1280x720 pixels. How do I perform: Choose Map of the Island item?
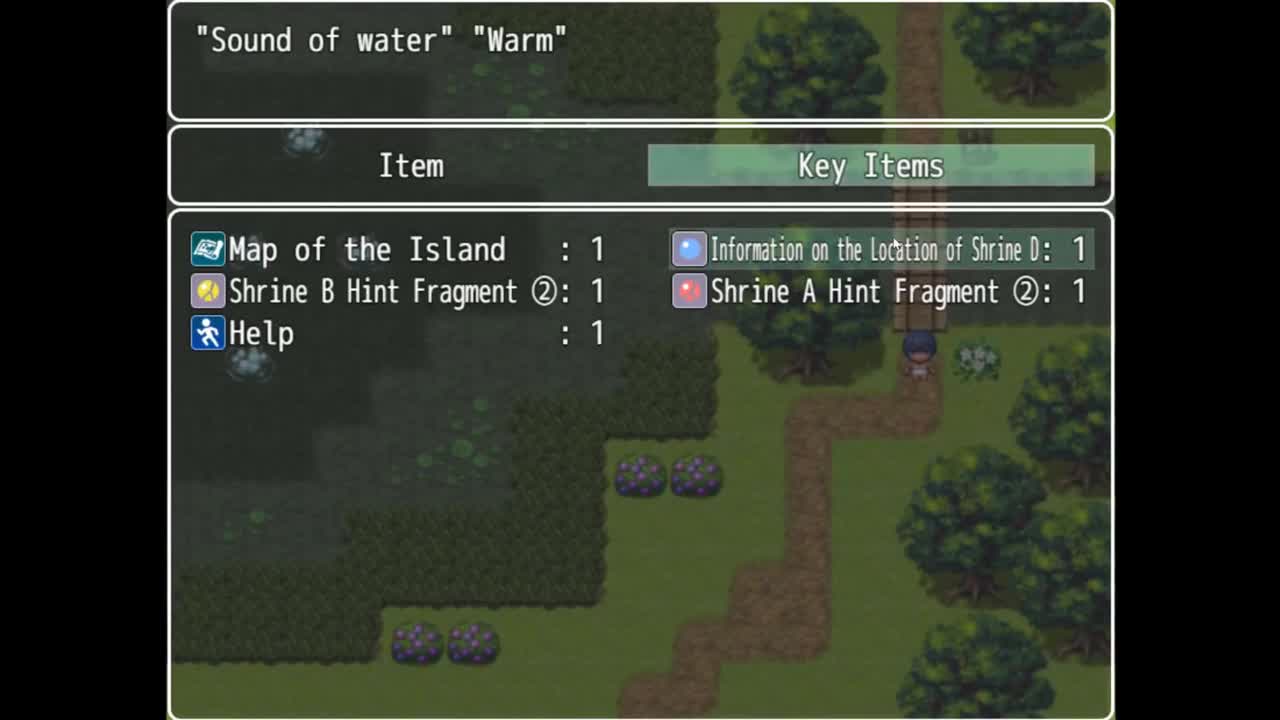pos(397,249)
